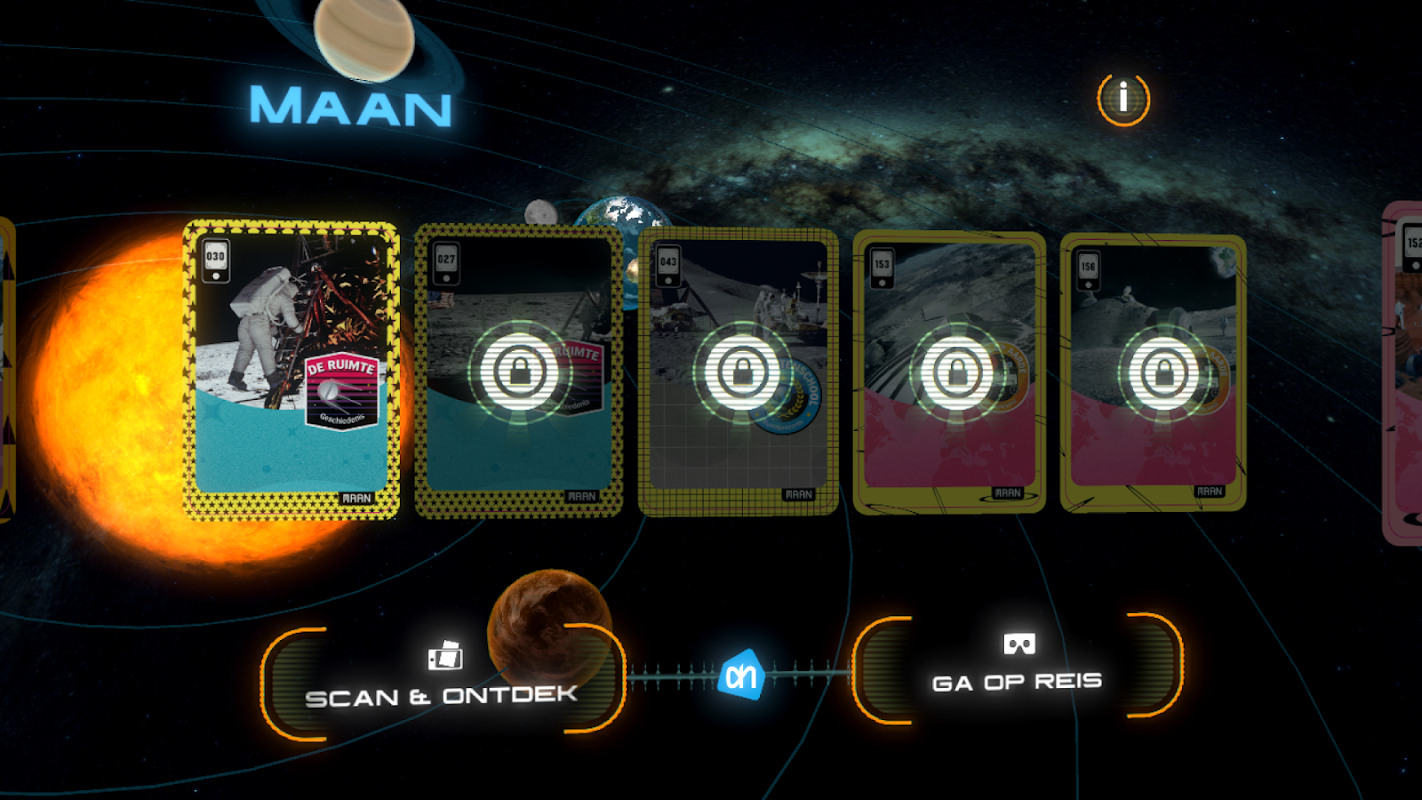Select unlocked astronaut card 030

(x=291, y=370)
